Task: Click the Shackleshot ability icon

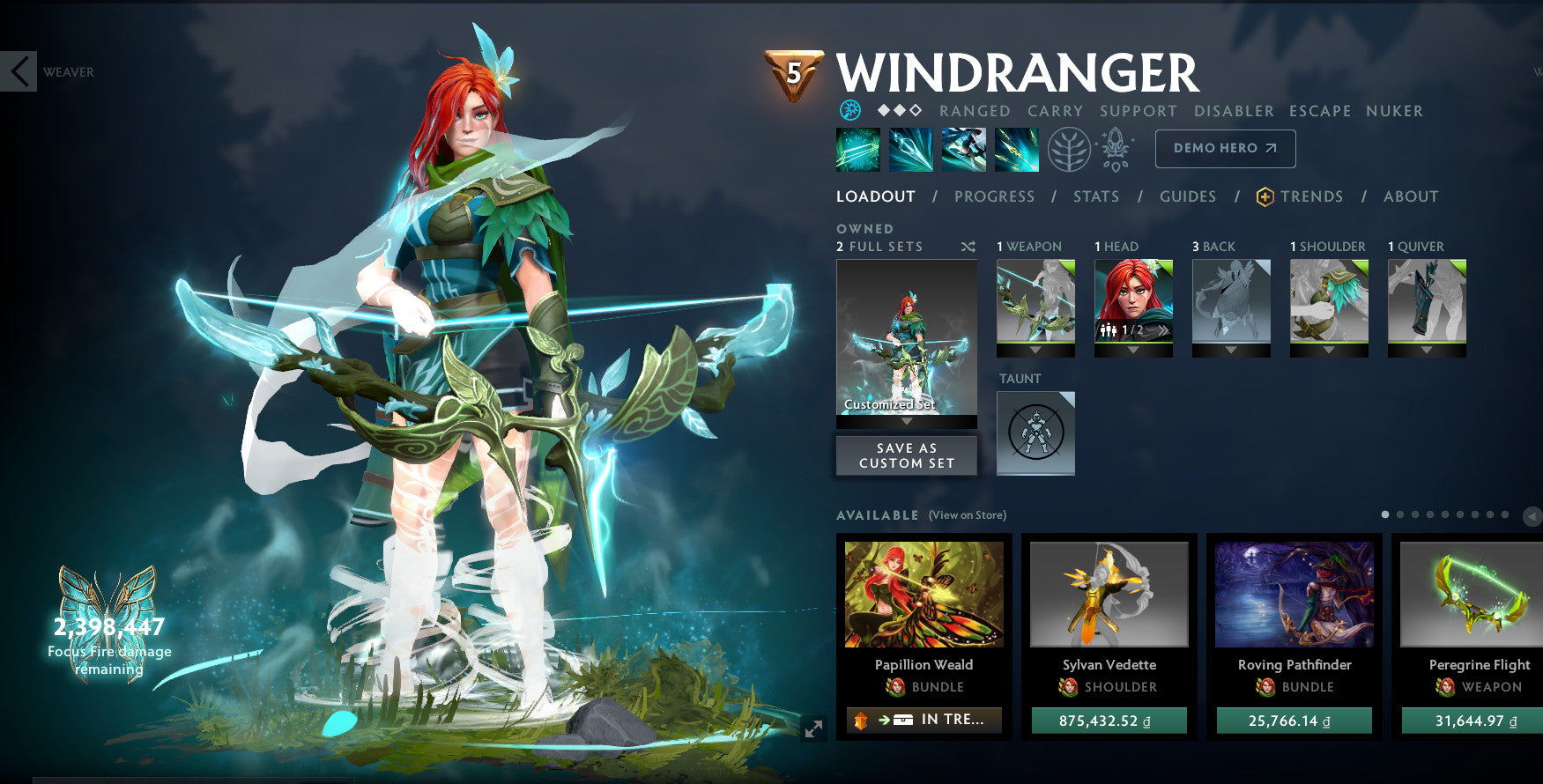Action: point(857,148)
